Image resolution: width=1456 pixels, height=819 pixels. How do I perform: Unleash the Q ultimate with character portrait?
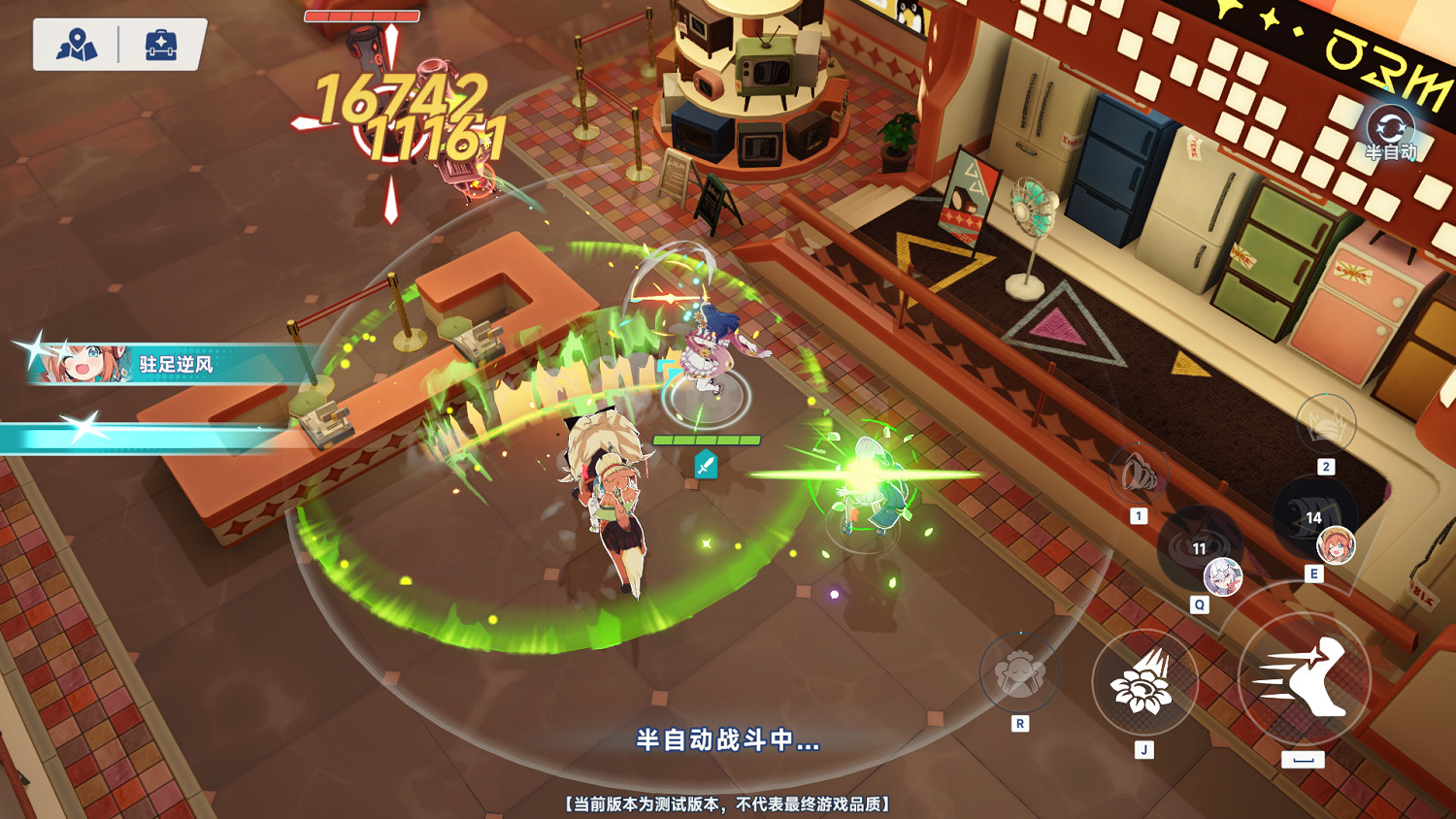tap(1224, 578)
